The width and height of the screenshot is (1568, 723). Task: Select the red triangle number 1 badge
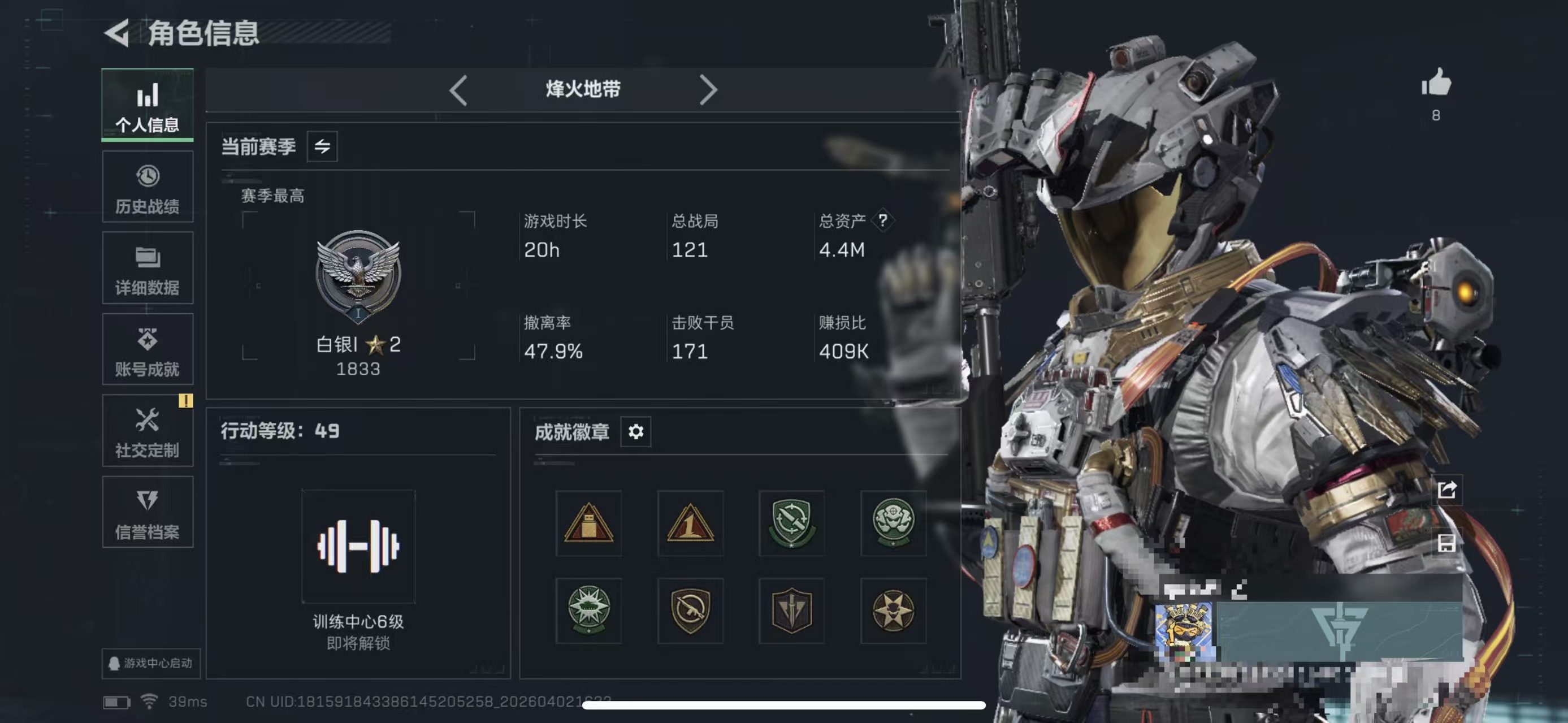click(x=690, y=523)
